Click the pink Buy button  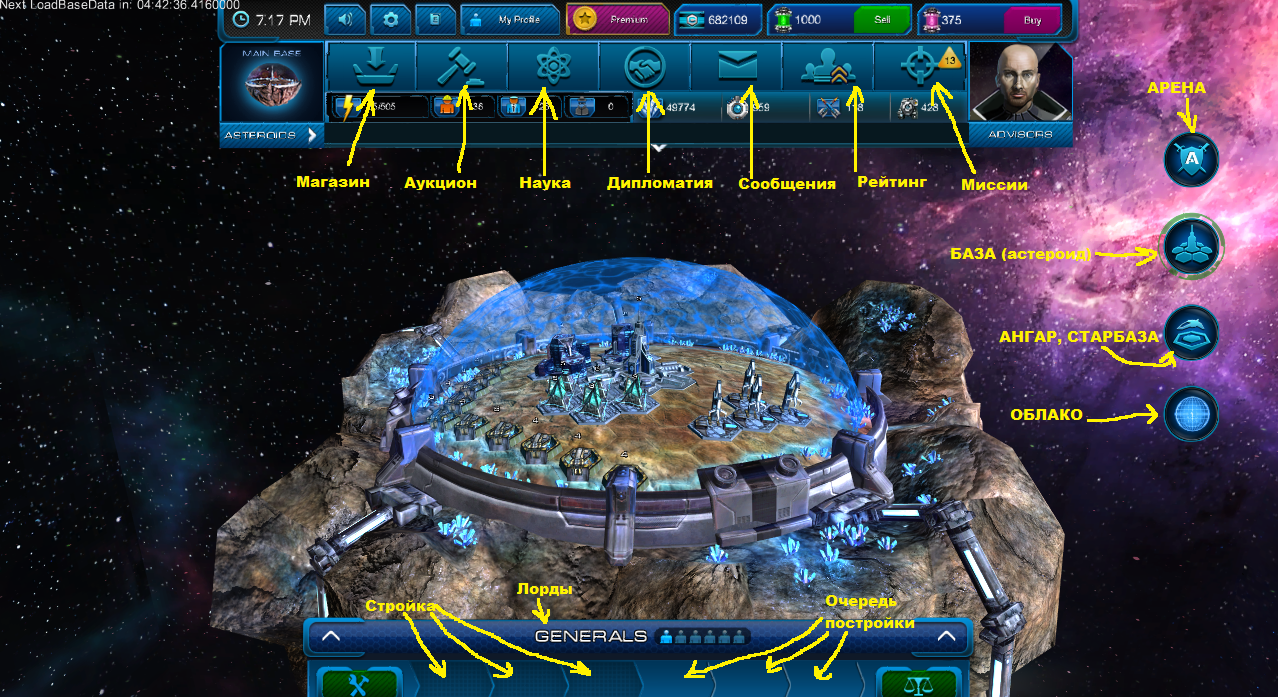(x=1032, y=19)
